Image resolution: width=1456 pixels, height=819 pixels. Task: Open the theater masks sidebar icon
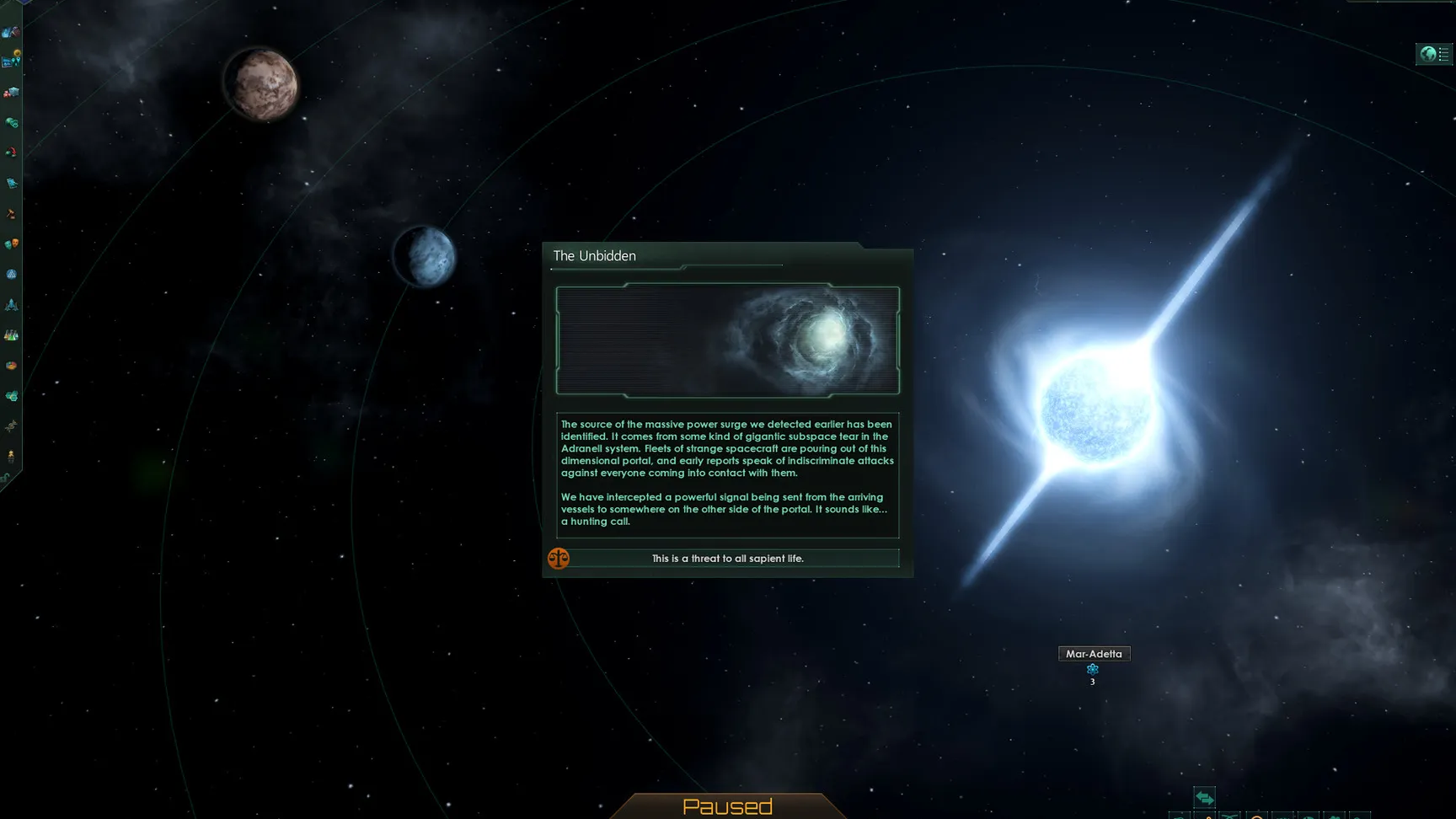pos(11,244)
